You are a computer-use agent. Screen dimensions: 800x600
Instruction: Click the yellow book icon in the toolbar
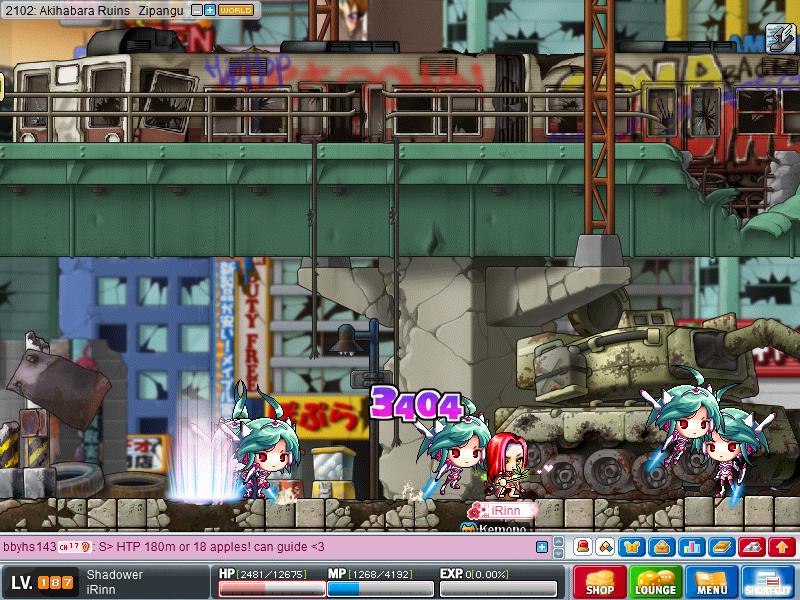tap(722, 547)
